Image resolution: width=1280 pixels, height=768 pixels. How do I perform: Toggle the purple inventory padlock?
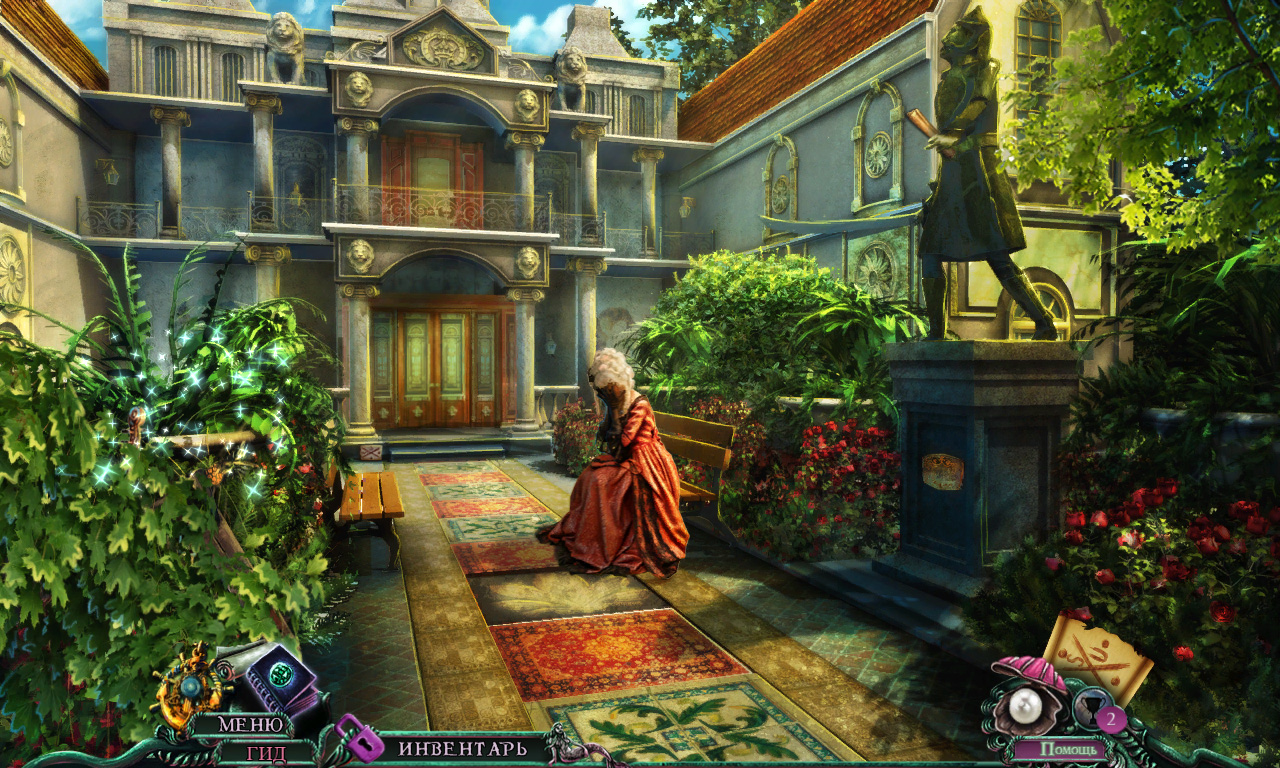pyautogui.click(x=359, y=738)
